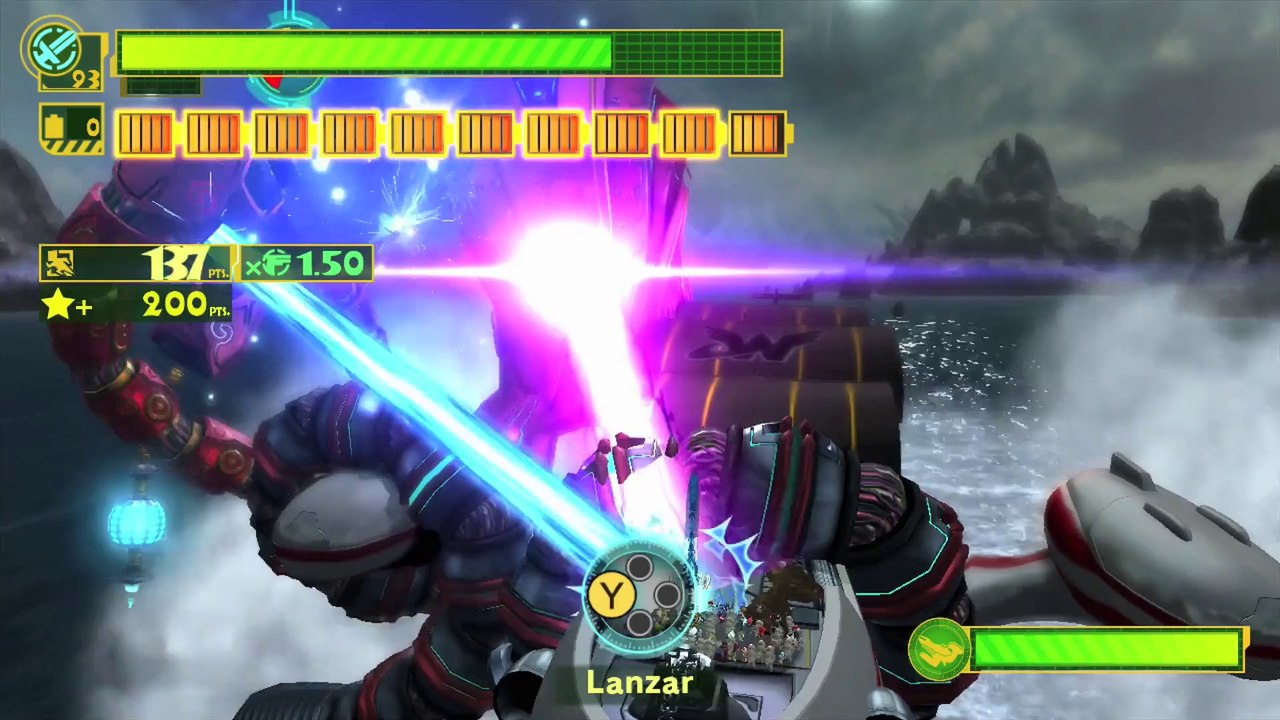This screenshot has width=1280, height=720.
Task: Select the yellow battery gauge icon
Action: 70,129
